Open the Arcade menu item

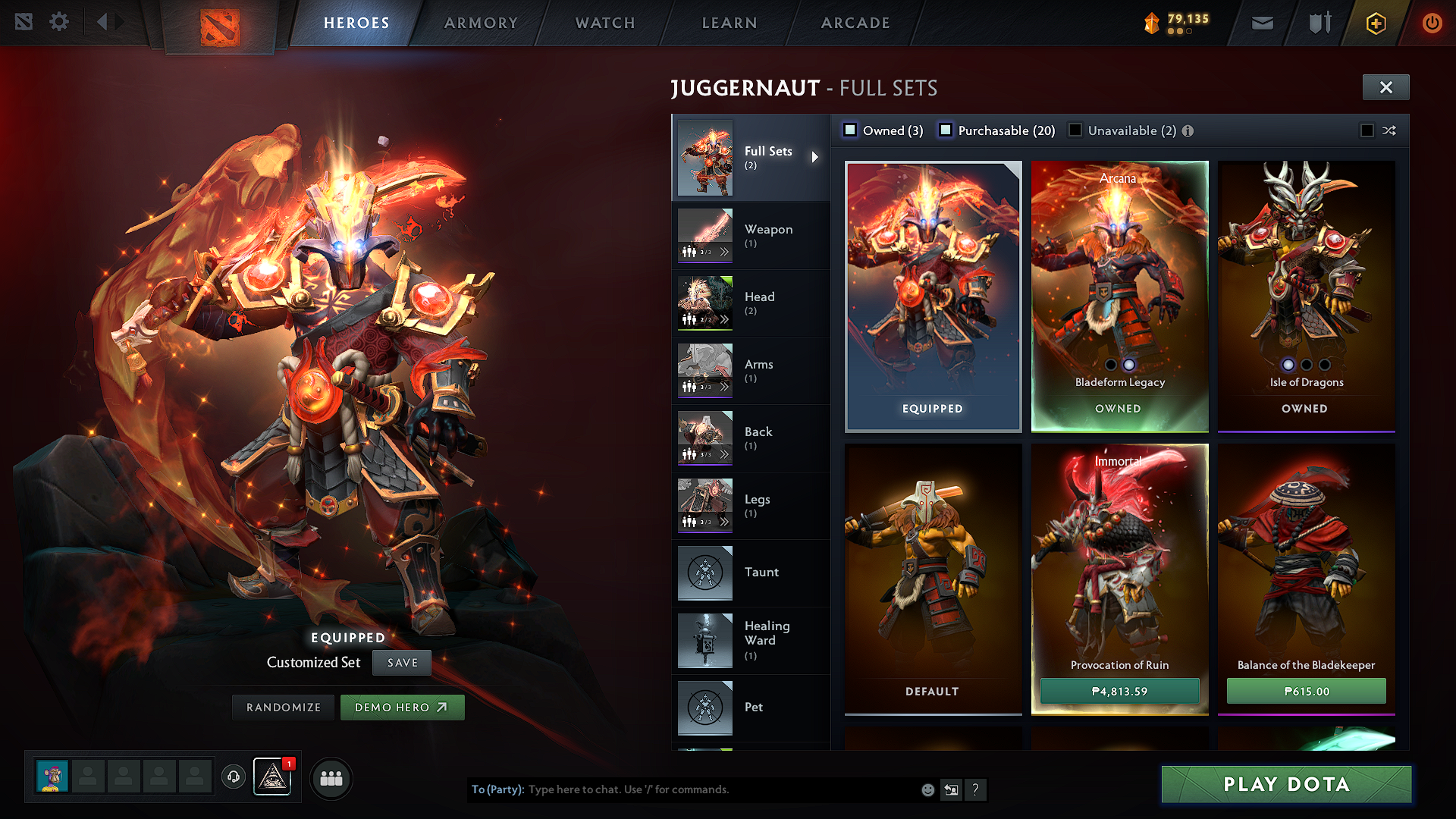(855, 23)
